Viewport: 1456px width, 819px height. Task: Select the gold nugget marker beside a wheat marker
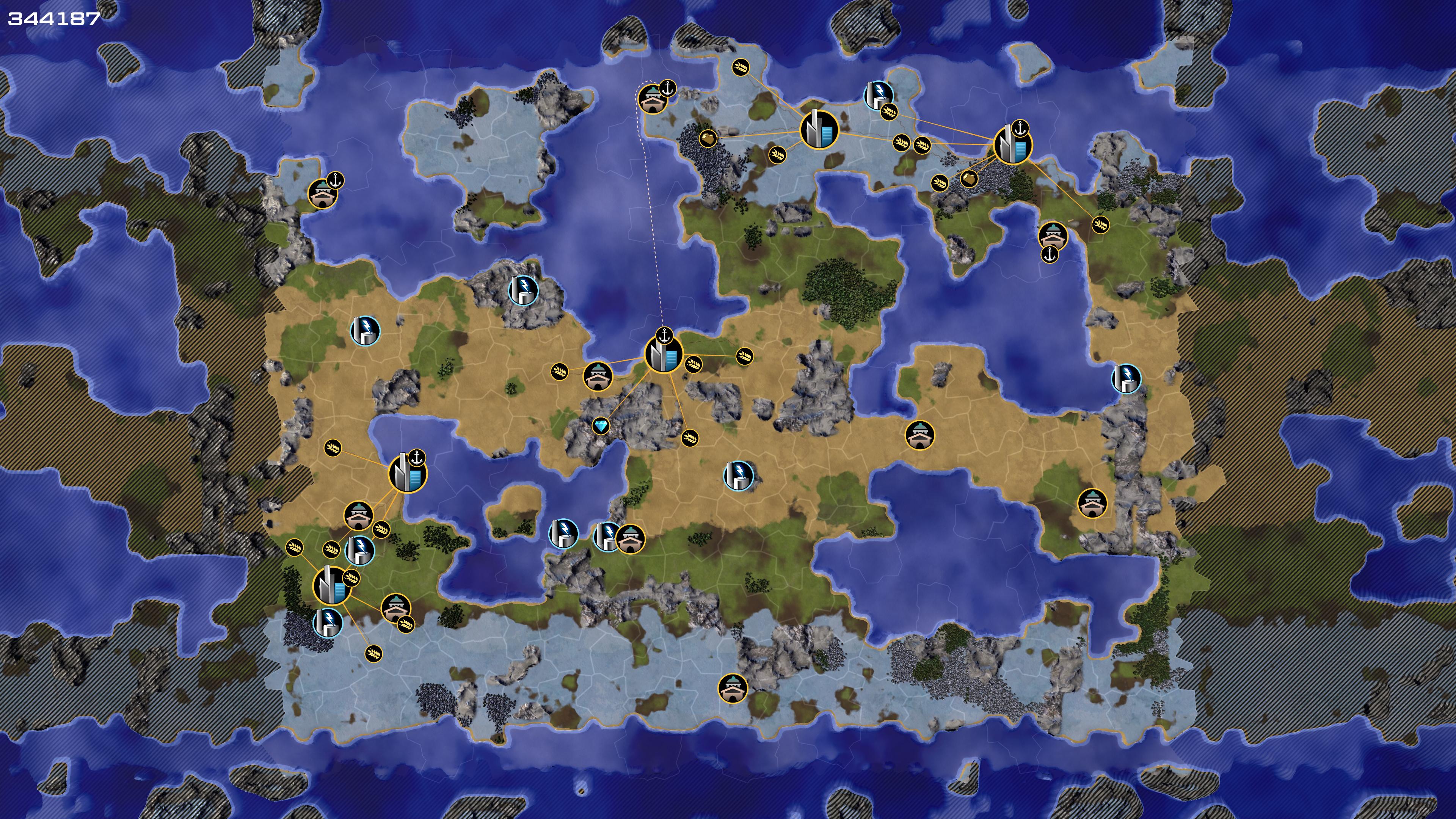point(969,179)
